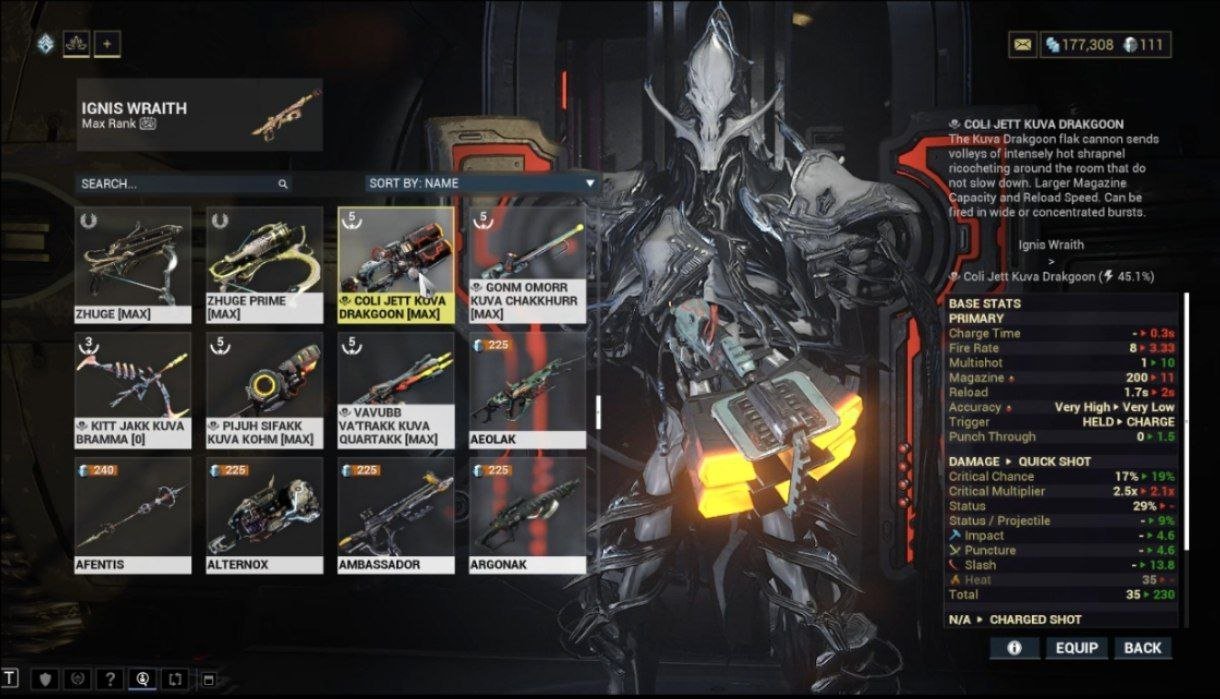Pick the Alternox weapon tile
This screenshot has height=699, width=1220.
pos(264,515)
